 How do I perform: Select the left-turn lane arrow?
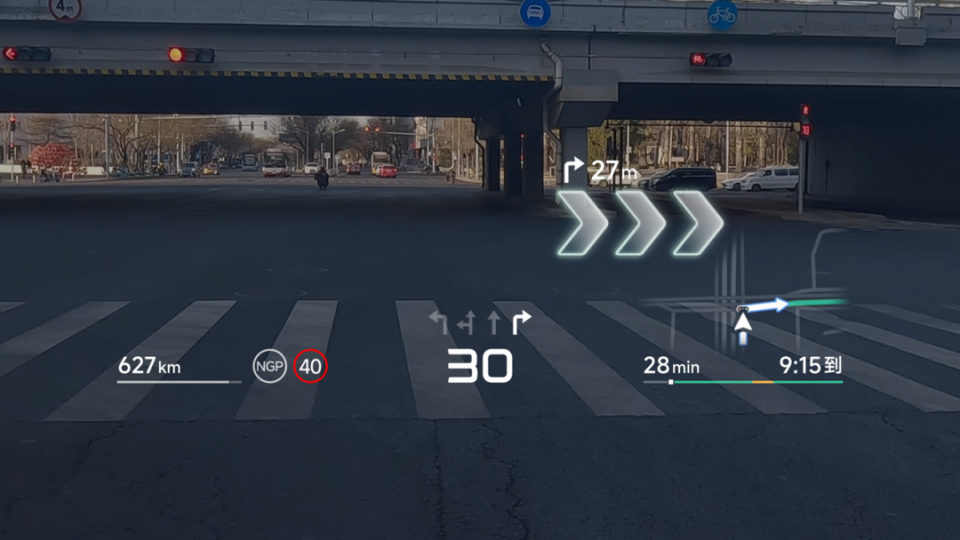(x=438, y=322)
